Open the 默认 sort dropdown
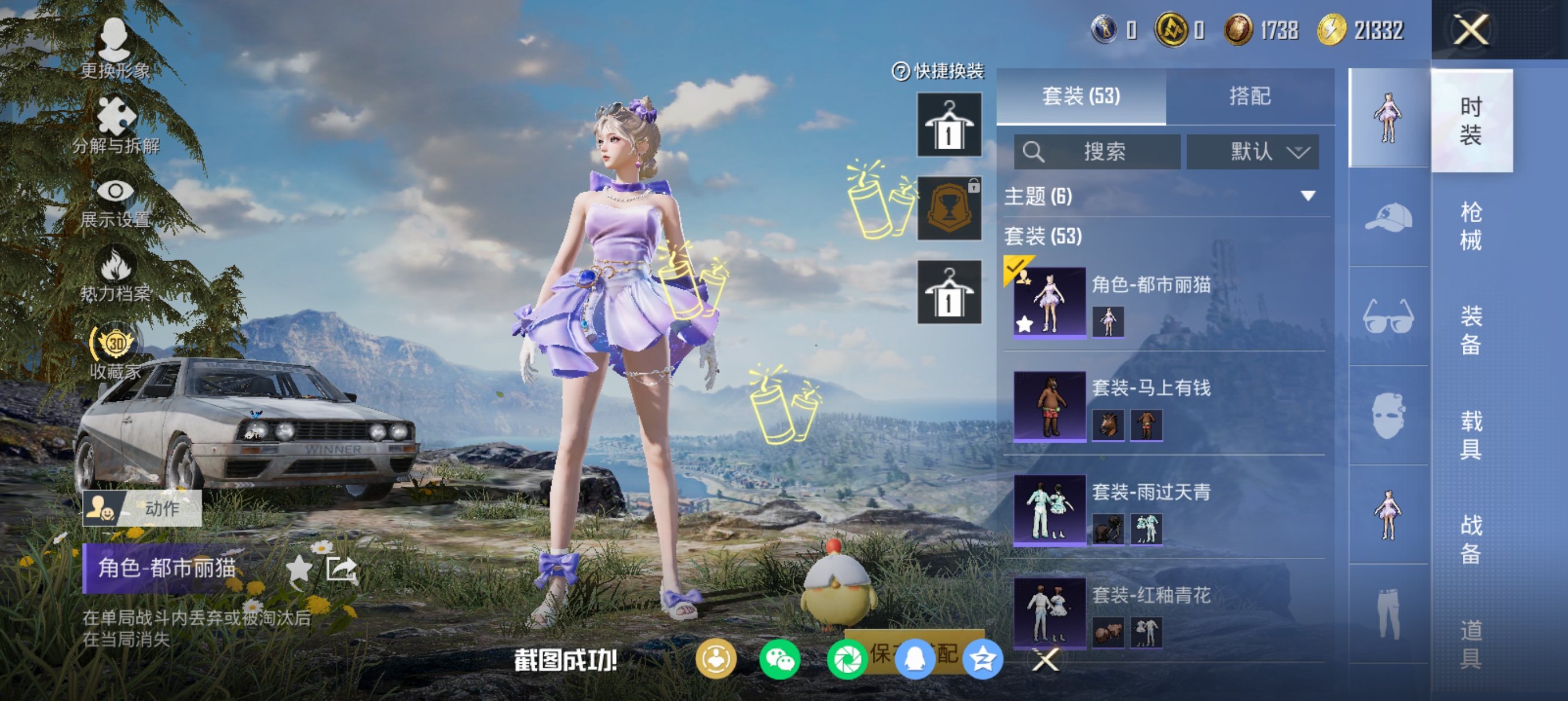Viewport: 1568px width, 701px height. (x=1253, y=152)
